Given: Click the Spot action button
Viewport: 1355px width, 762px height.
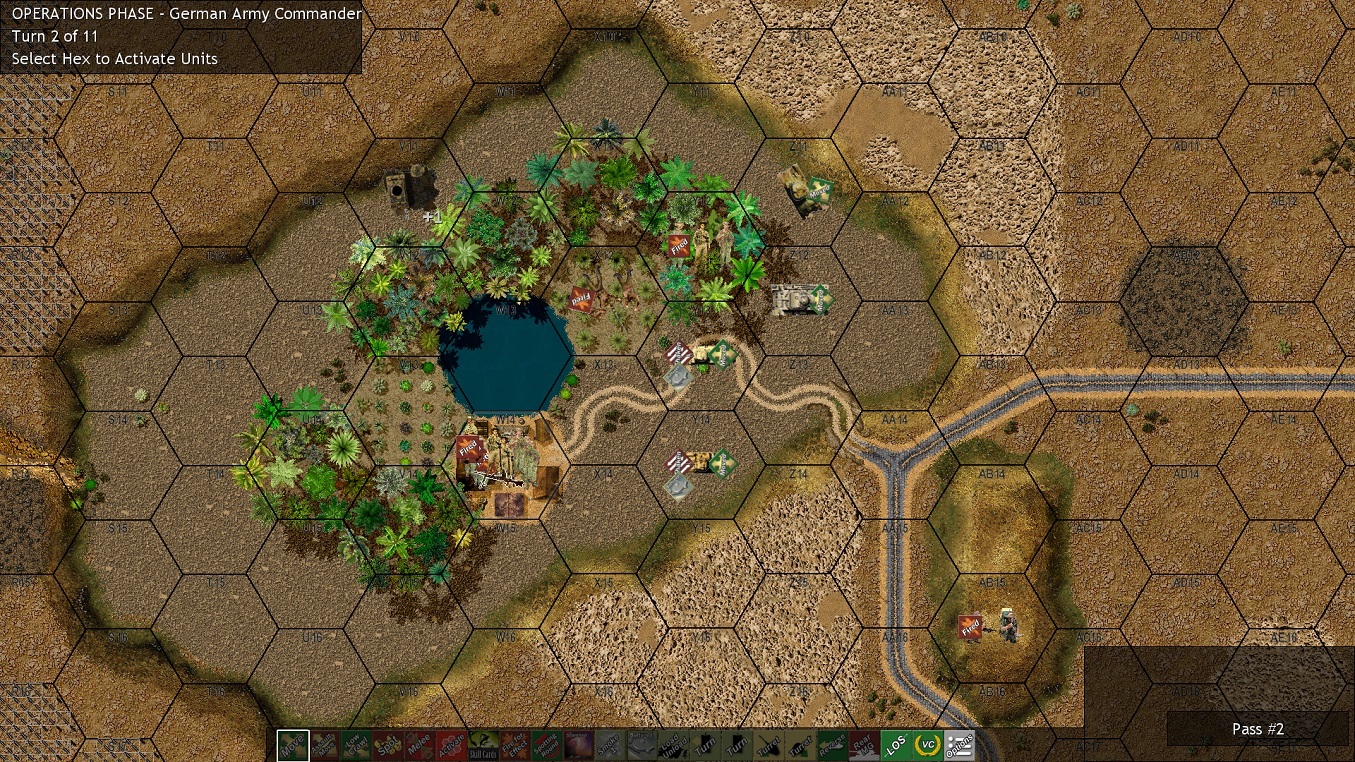Looking at the screenshot, I should click(387, 746).
